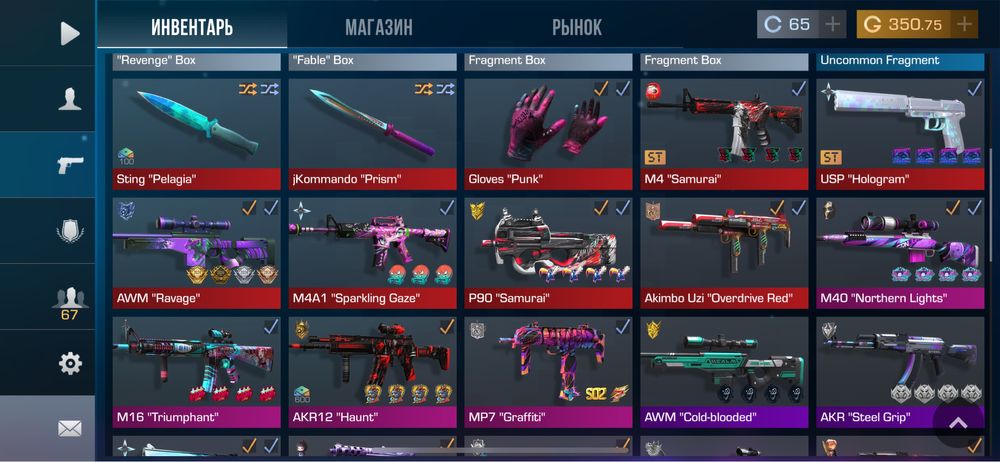The image size is (1000, 462).
Task: Open the clan shield icon
Action: [69, 231]
